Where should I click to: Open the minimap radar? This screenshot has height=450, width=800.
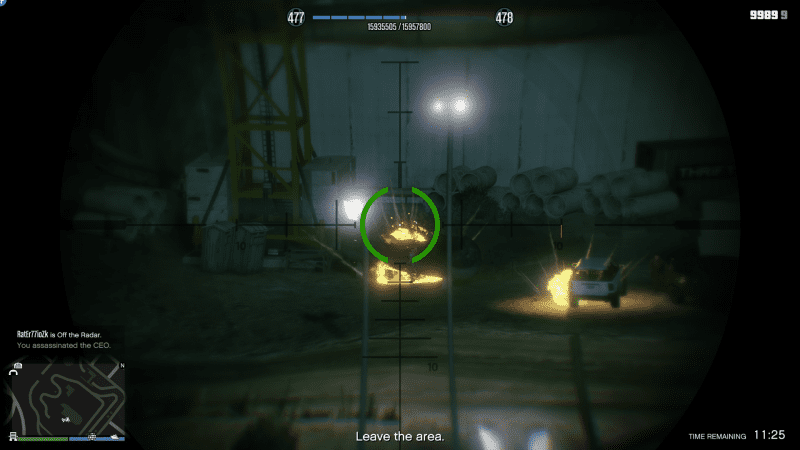[x=67, y=398]
